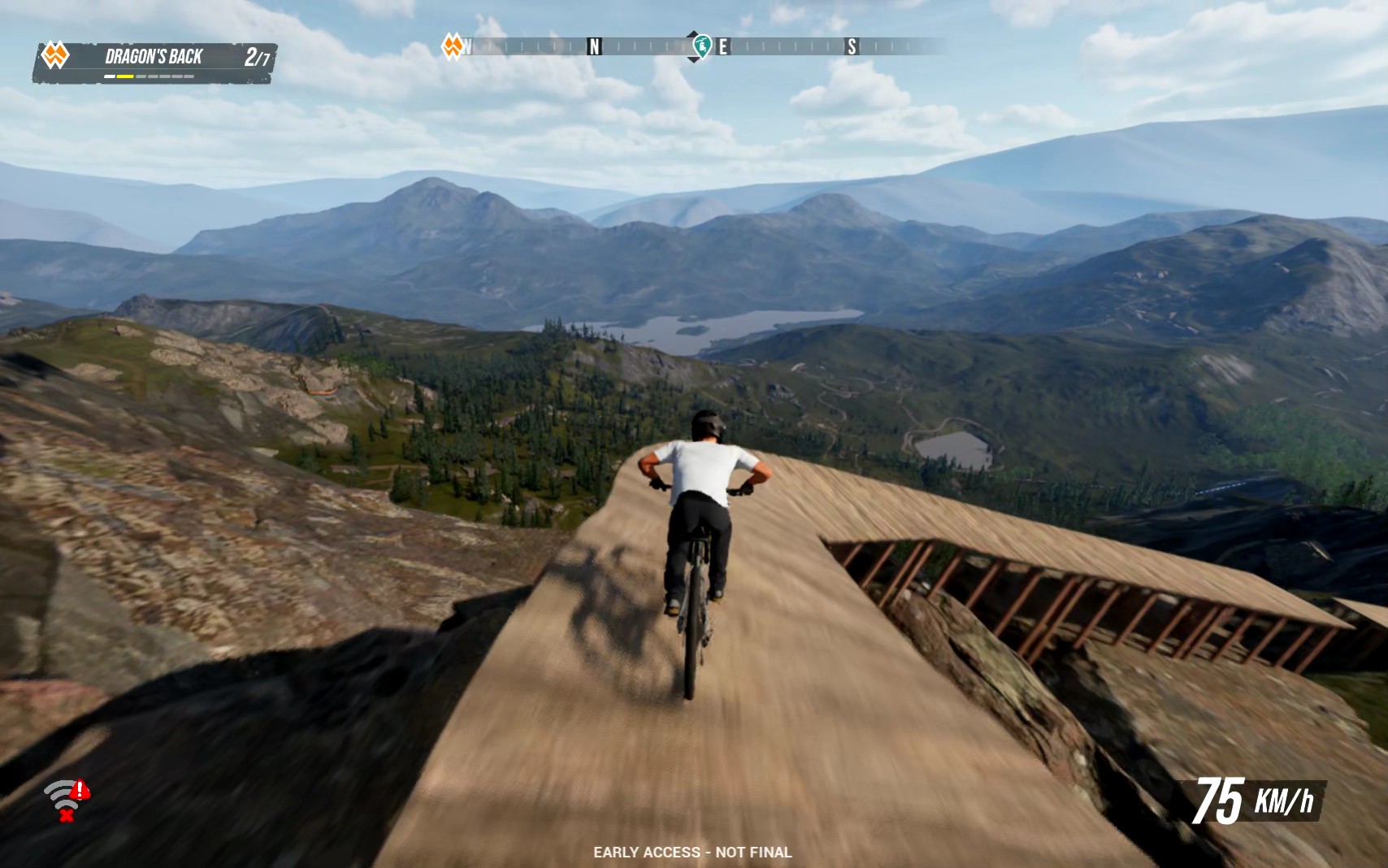Click the EARLY ACCESS - NOT FINAL notice

click(693, 853)
